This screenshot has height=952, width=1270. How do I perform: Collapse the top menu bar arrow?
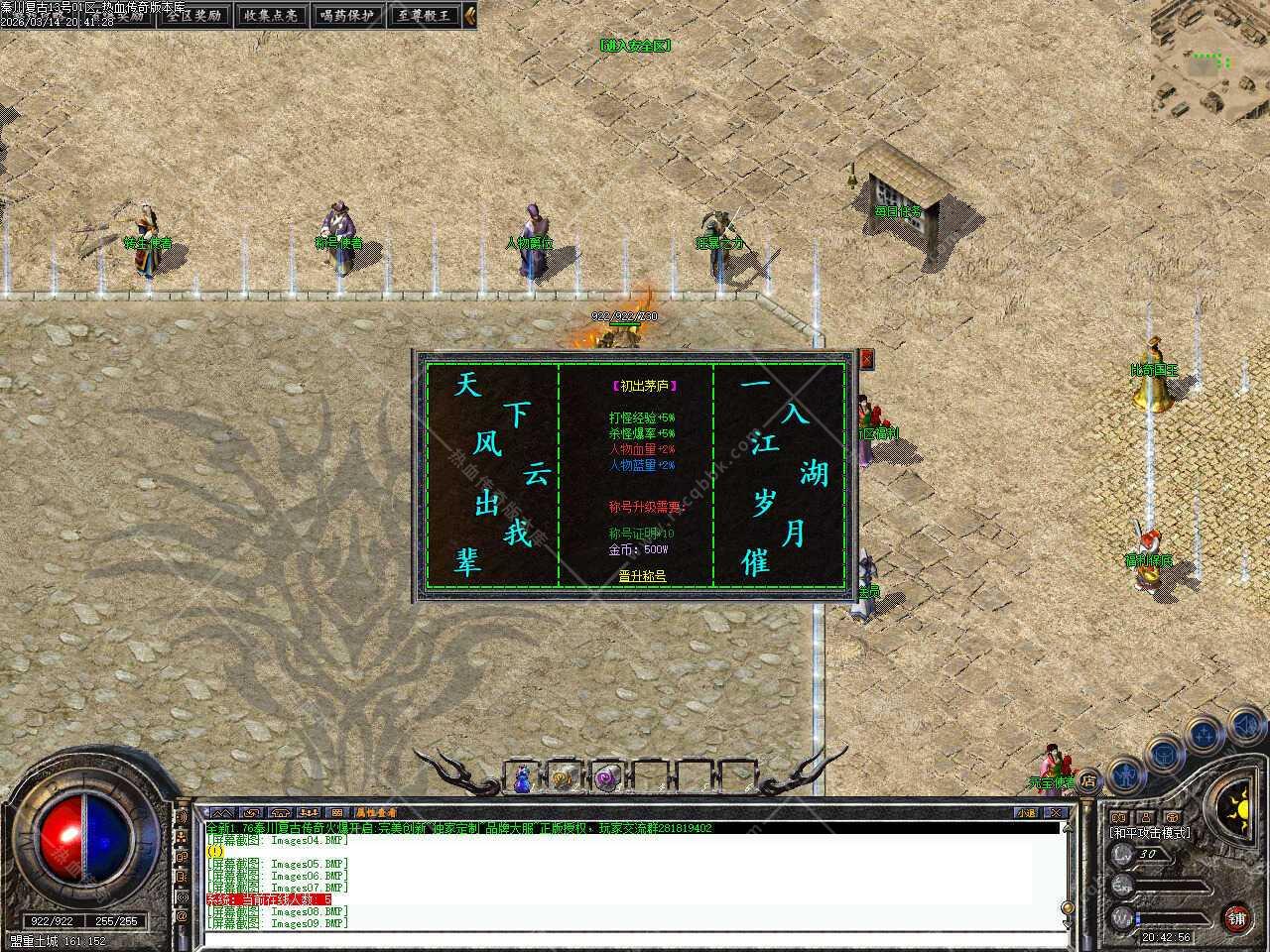[x=470, y=15]
